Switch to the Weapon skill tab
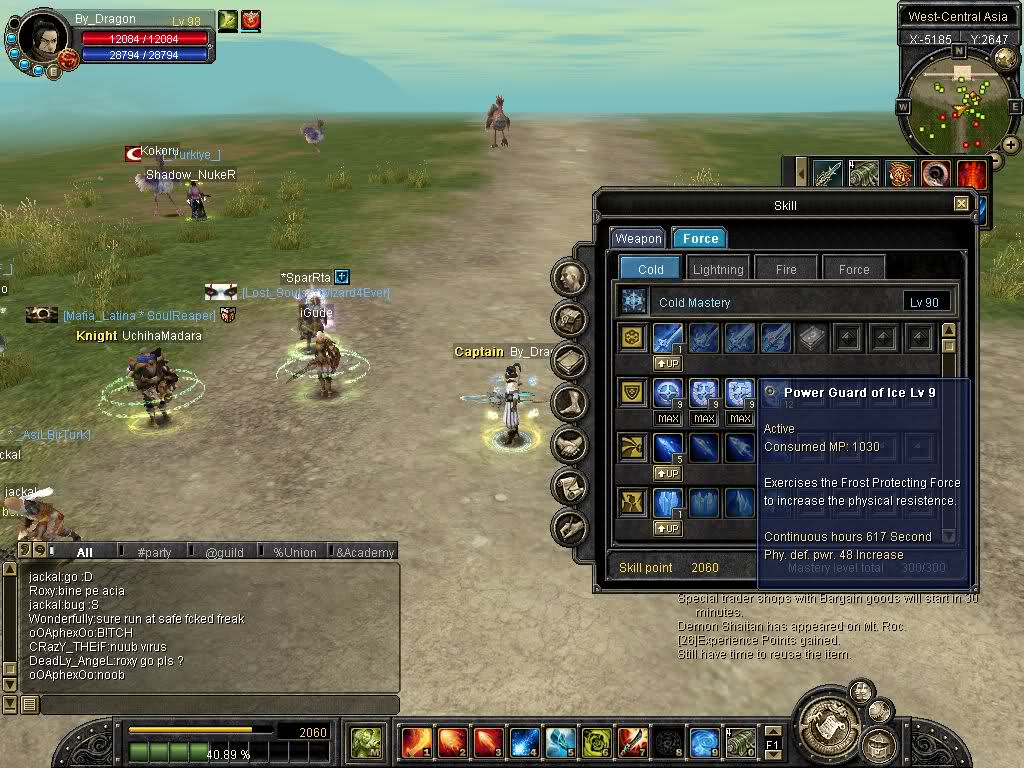1024x768 pixels. pos(638,239)
